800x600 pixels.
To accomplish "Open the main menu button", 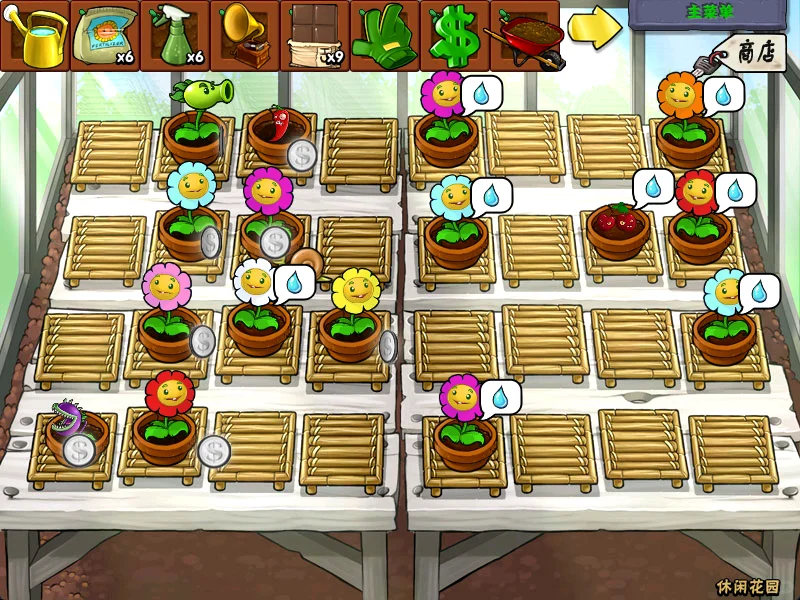I will 710,15.
